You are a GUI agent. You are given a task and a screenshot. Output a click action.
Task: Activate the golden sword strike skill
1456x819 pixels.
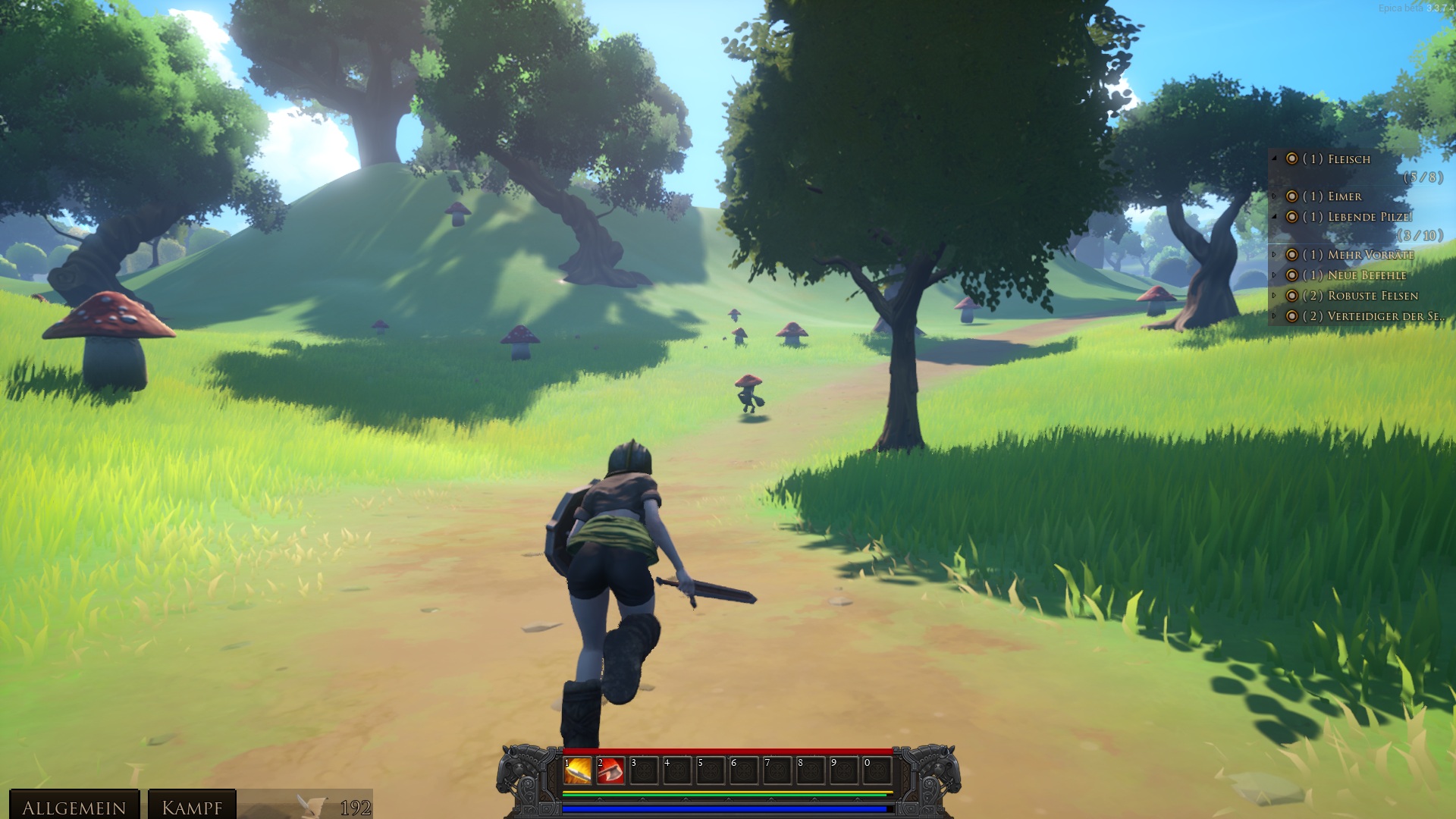(578, 771)
